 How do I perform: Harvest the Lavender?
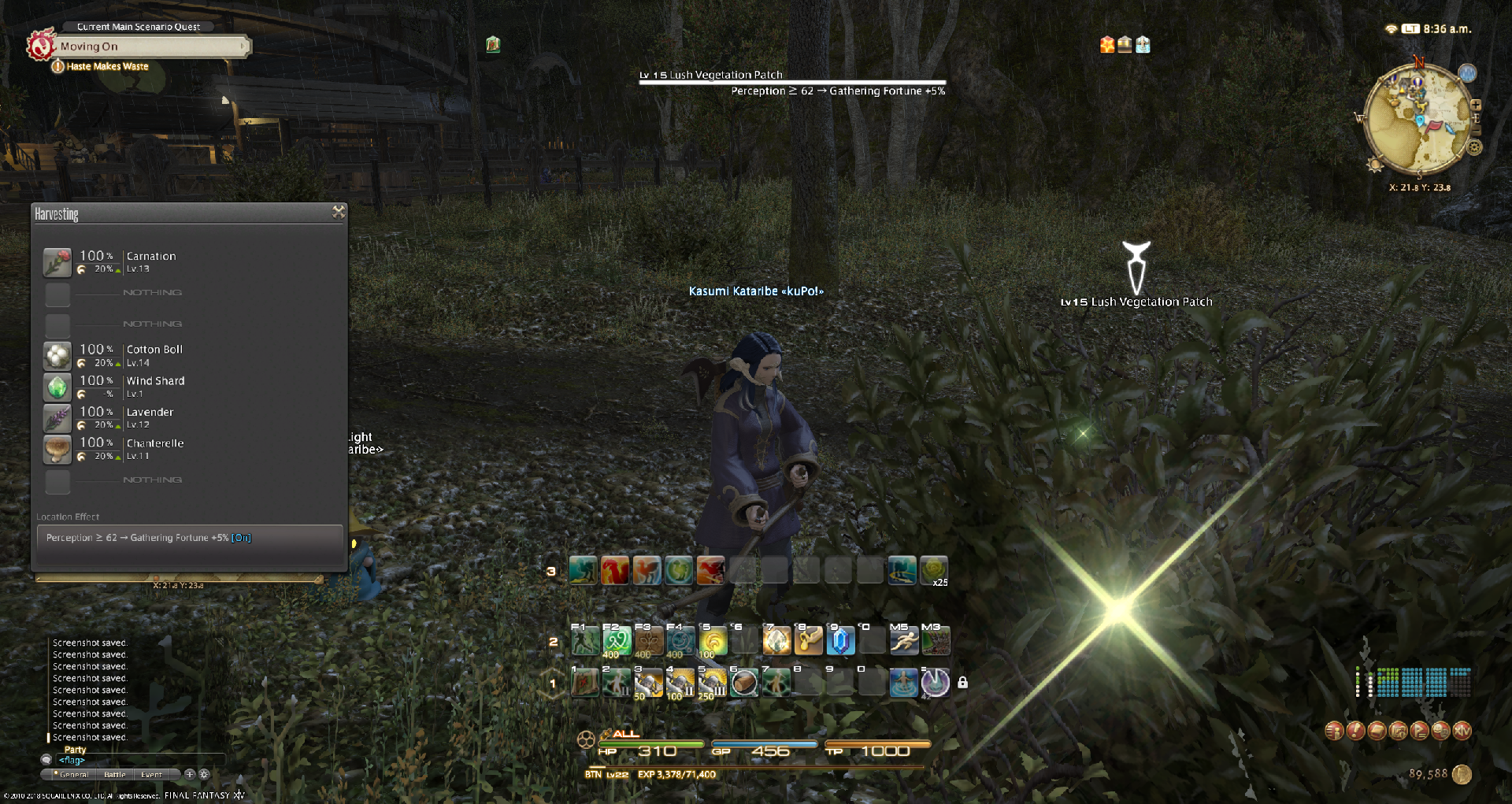pos(150,417)
